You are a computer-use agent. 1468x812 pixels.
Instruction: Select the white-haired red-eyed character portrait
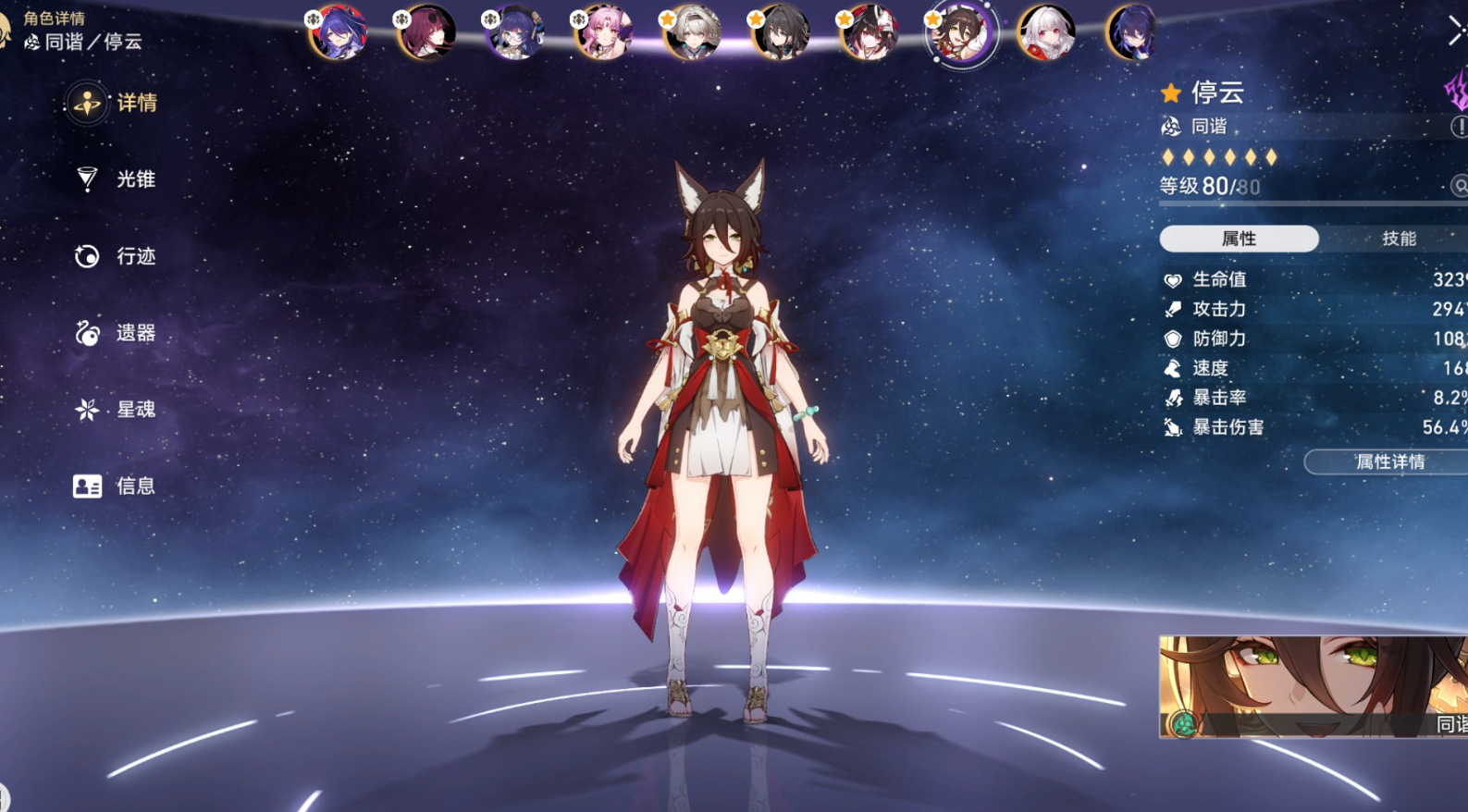[1046, 32]
